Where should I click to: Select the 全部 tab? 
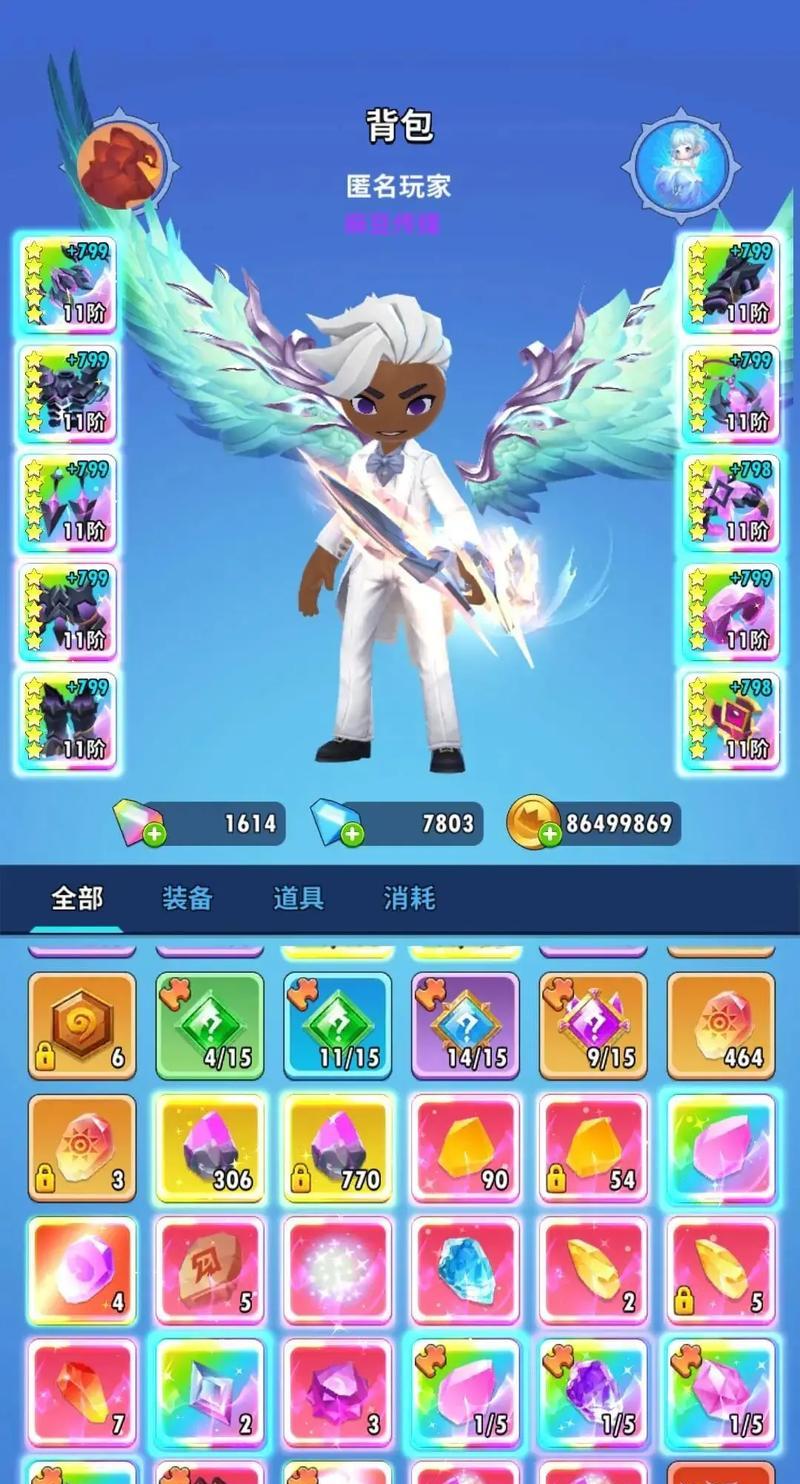coord(77,898)
